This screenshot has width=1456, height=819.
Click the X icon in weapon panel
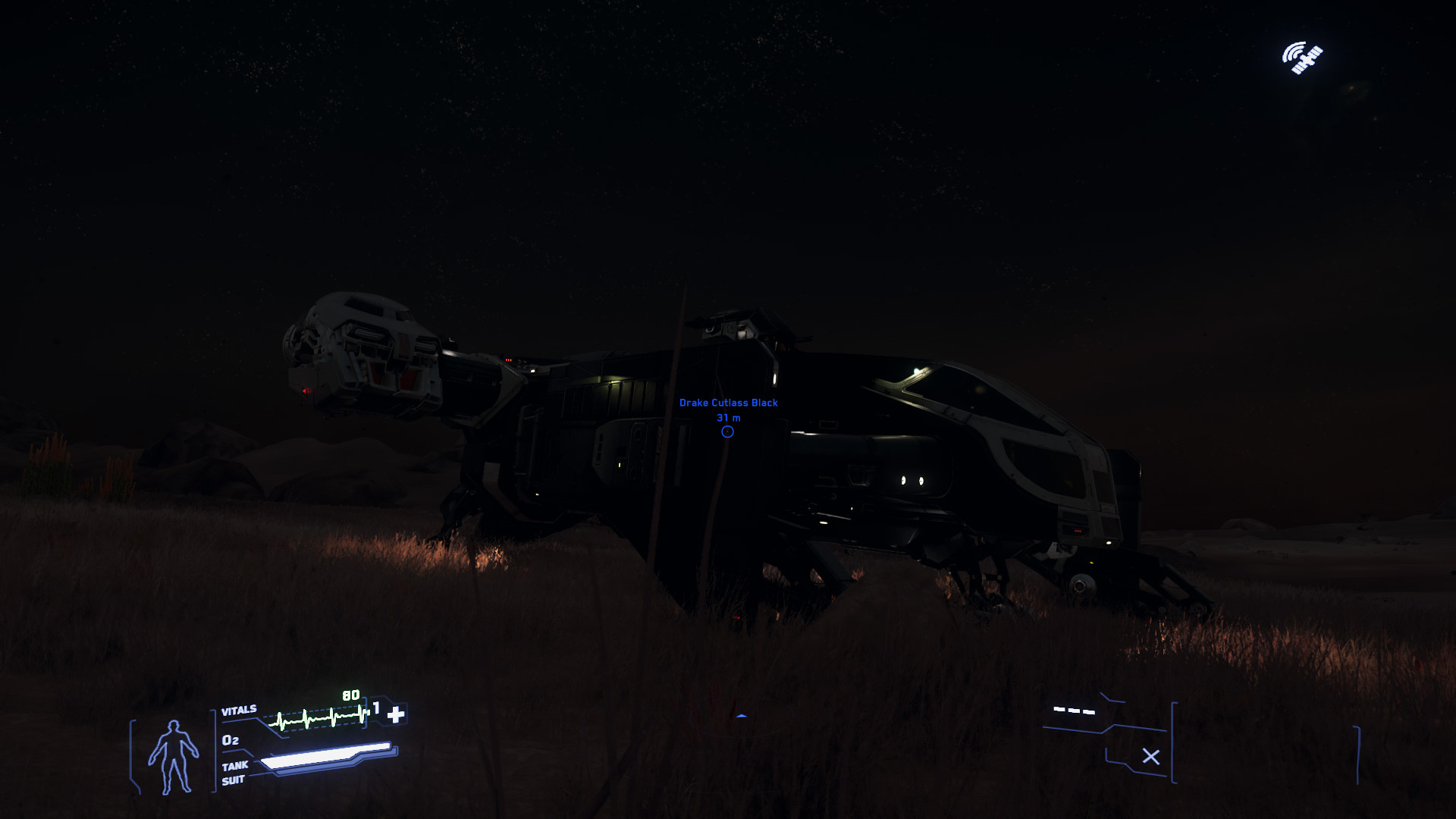coord(1150,757)
